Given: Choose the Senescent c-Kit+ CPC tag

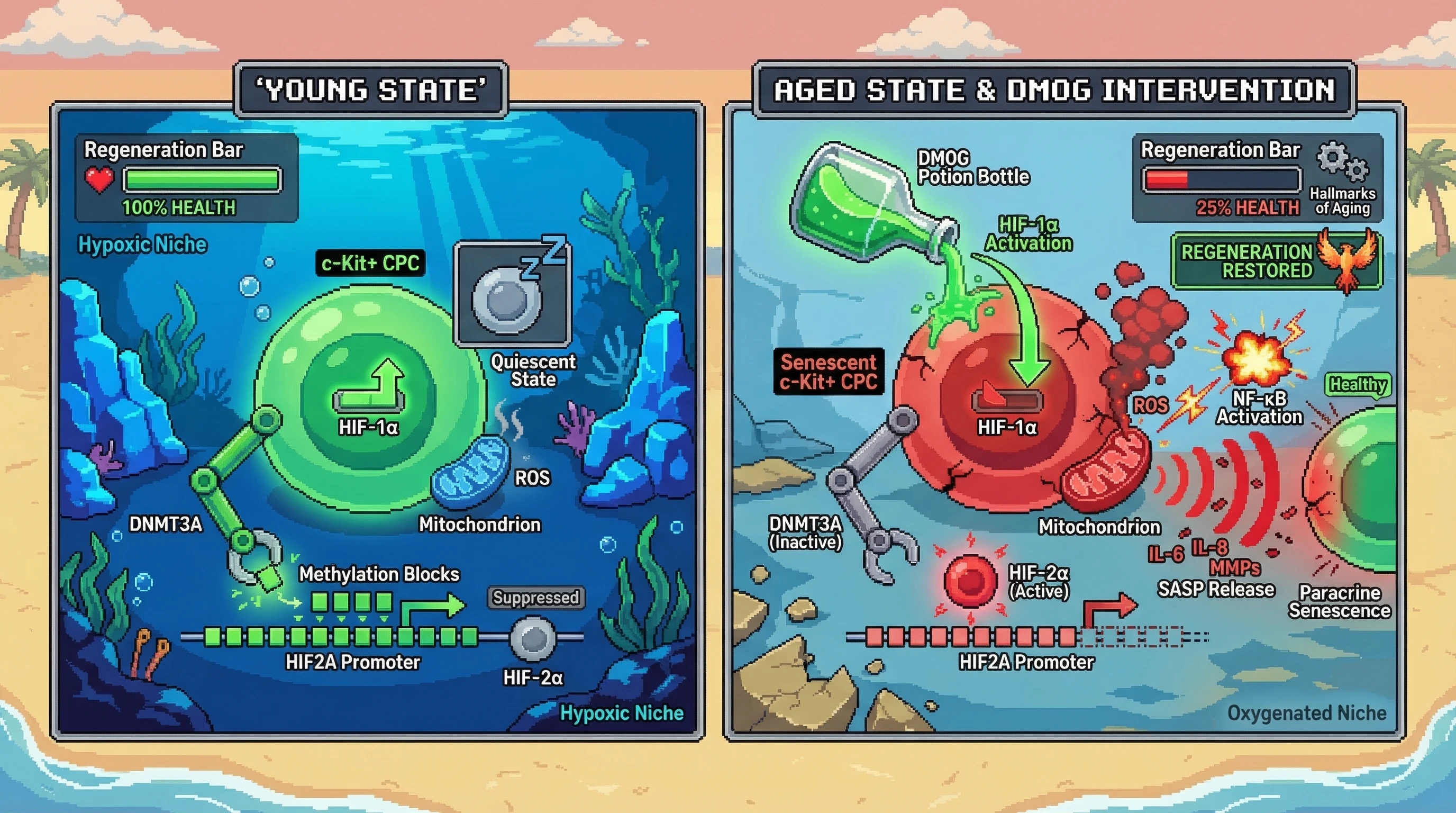Looking at the screenshot, I should click(x=829, y=372).
